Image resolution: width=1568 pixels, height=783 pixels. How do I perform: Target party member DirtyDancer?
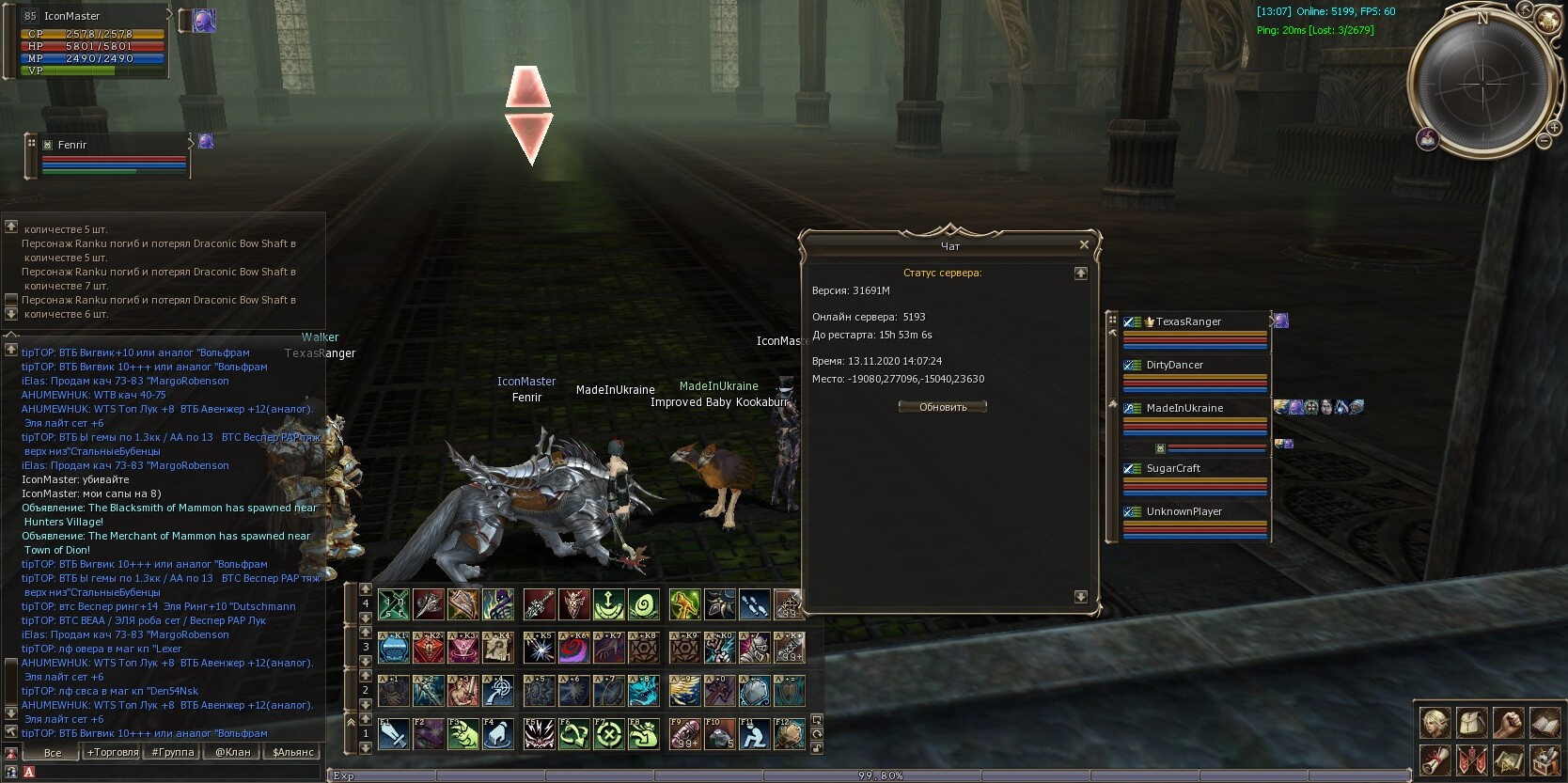(x=1194, y=366)
